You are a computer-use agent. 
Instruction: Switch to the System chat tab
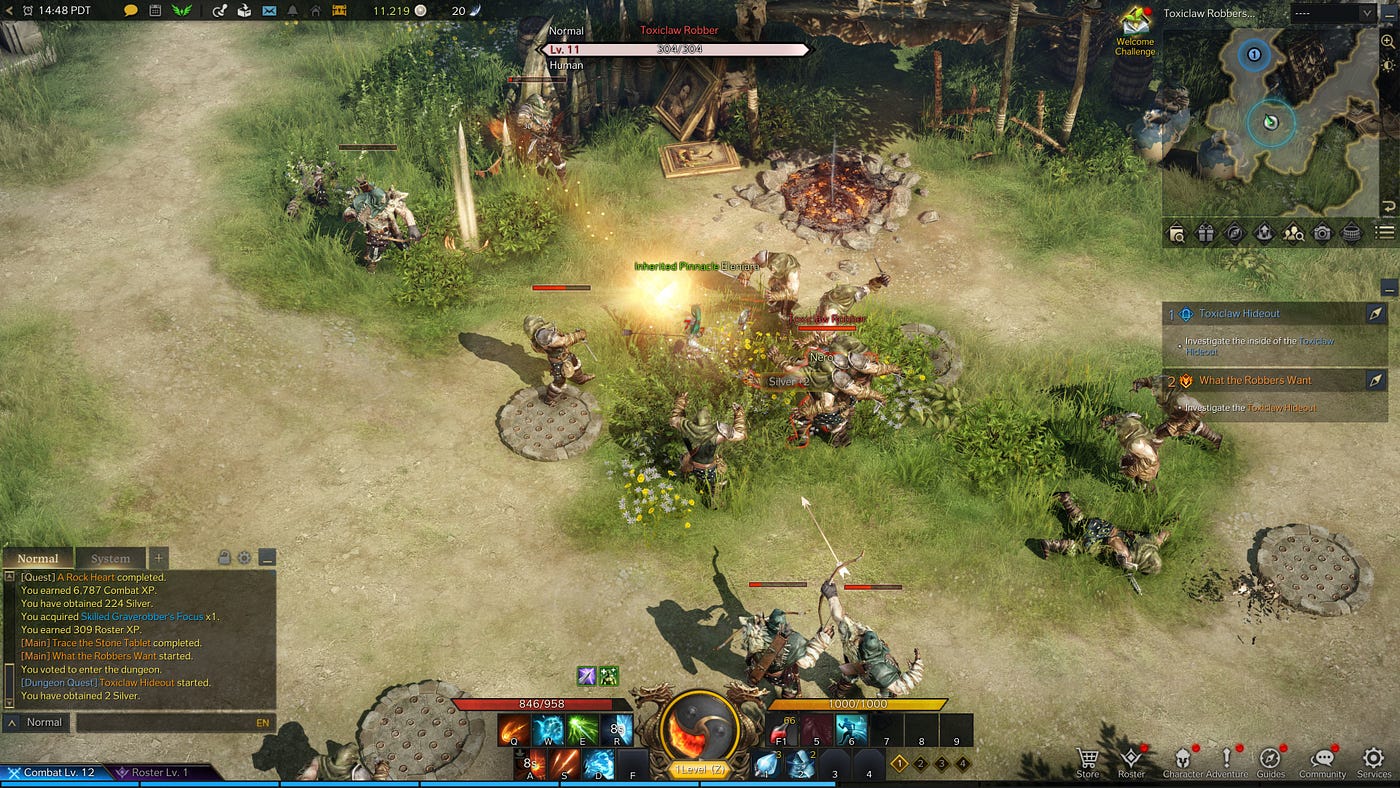tap(110, 559)
